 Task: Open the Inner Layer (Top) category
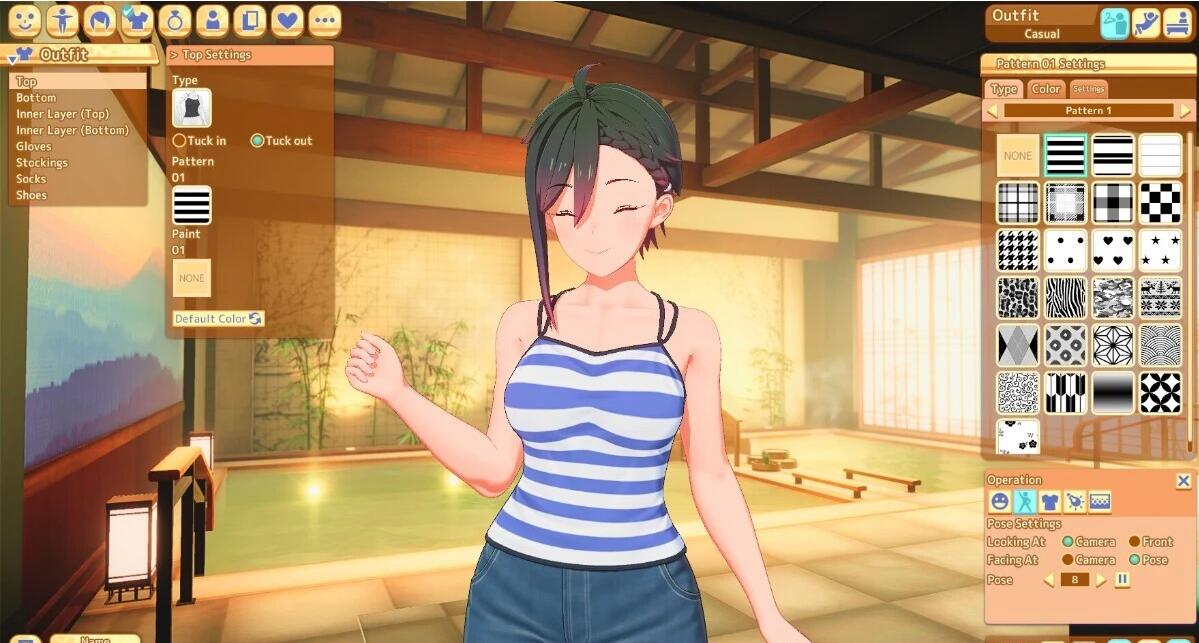(x=62, y=114)
